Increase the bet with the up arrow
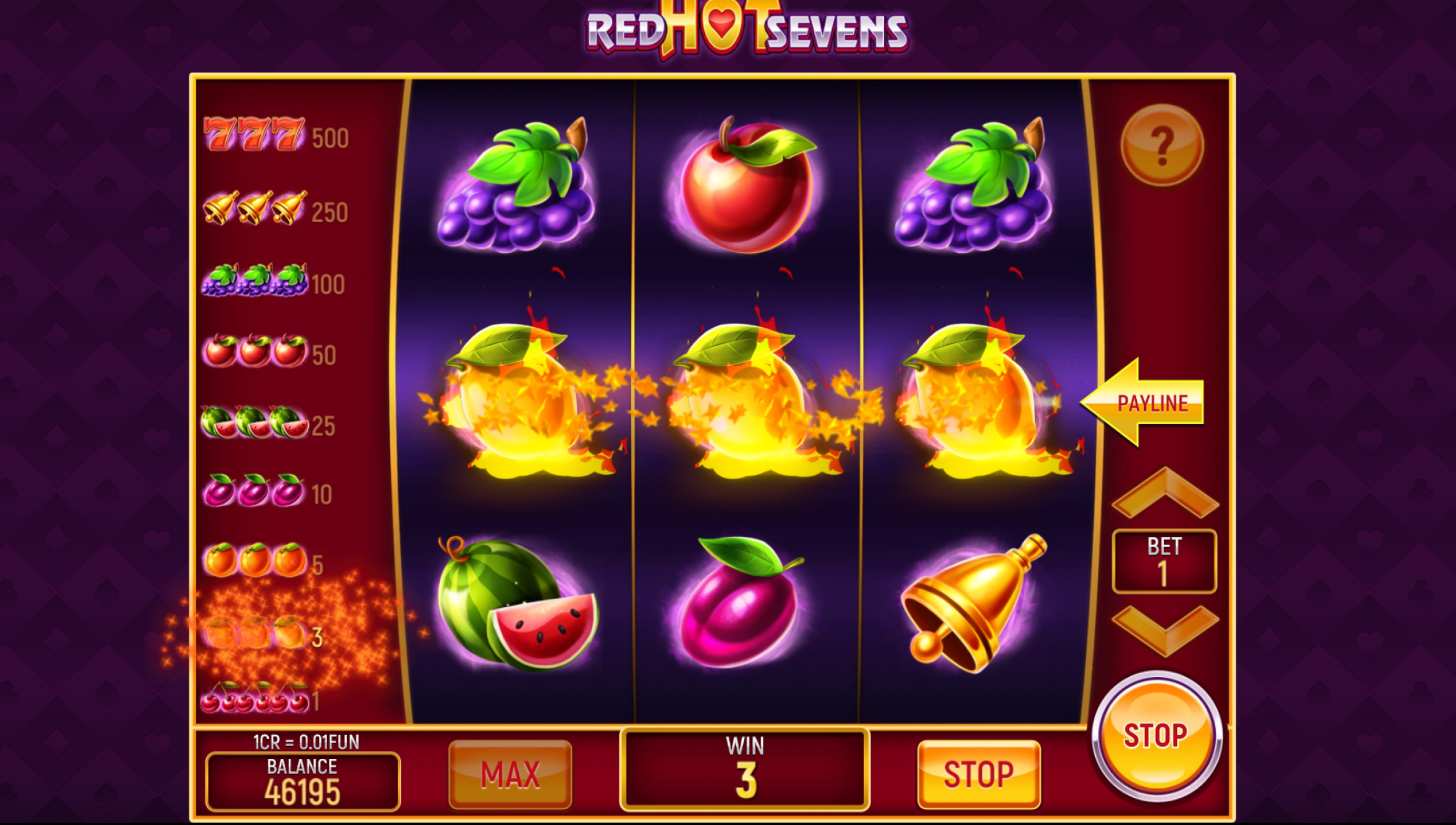The width and height of the screenshot is (1456, 825). pos(1165,493)
